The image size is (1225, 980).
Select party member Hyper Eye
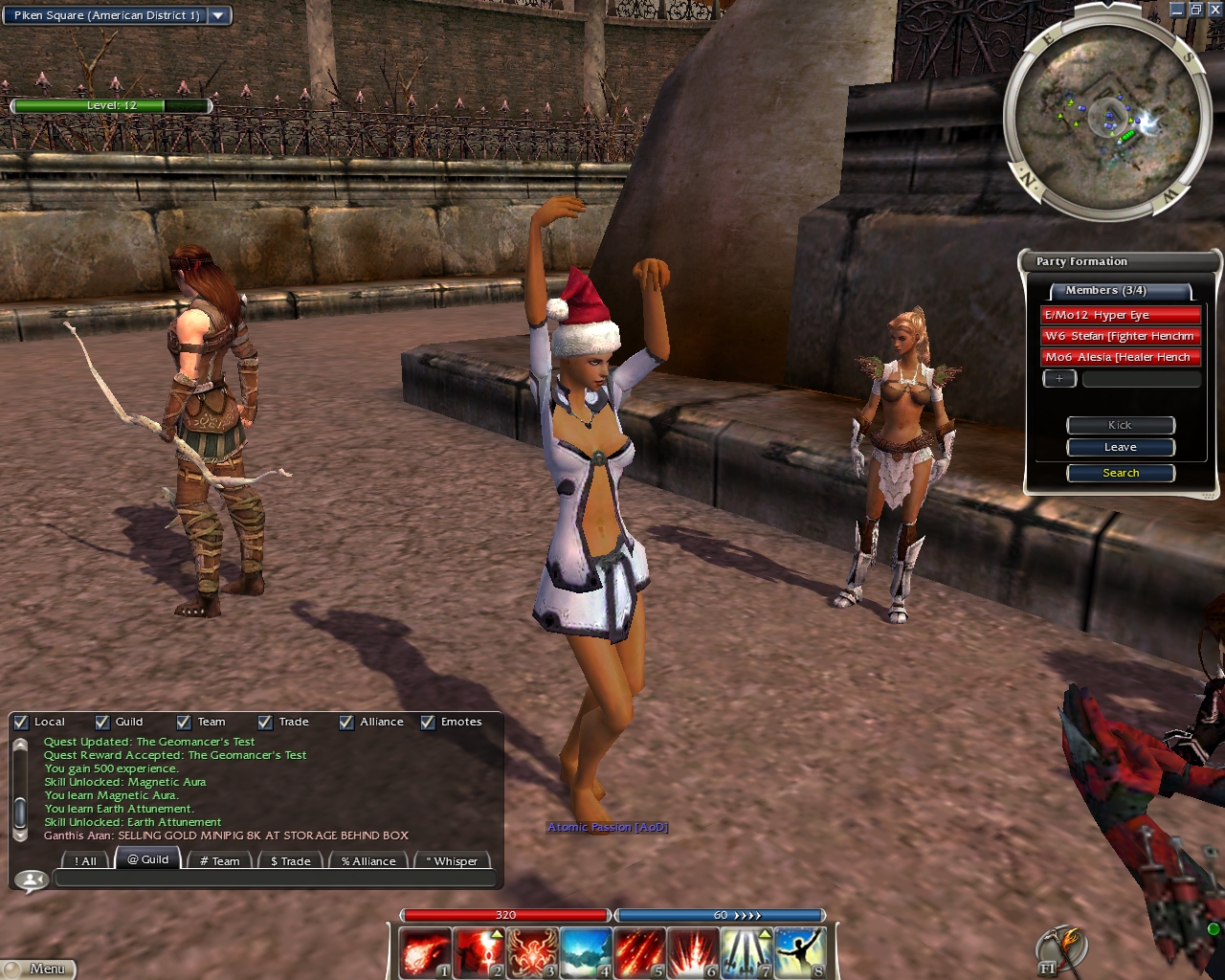pyautogui.click(x=1120, y=315)
